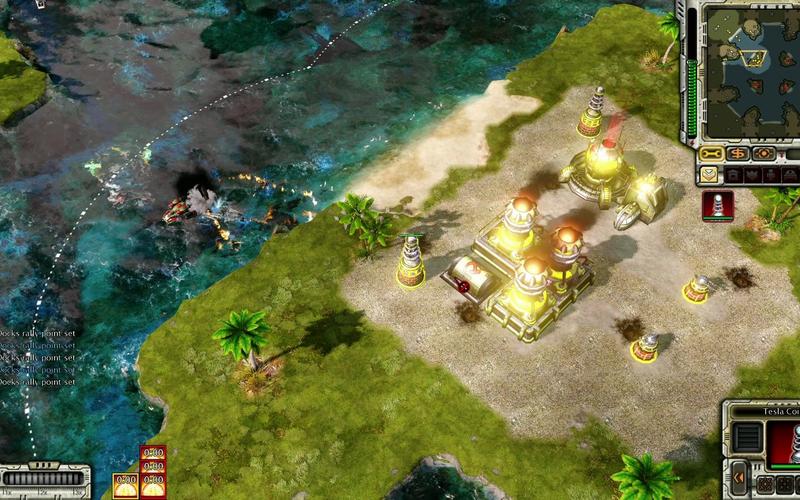Click the orange target button beside the sell button
This screenshot has width=800, height=500.
pyautogui.click(x=764, y=154)
